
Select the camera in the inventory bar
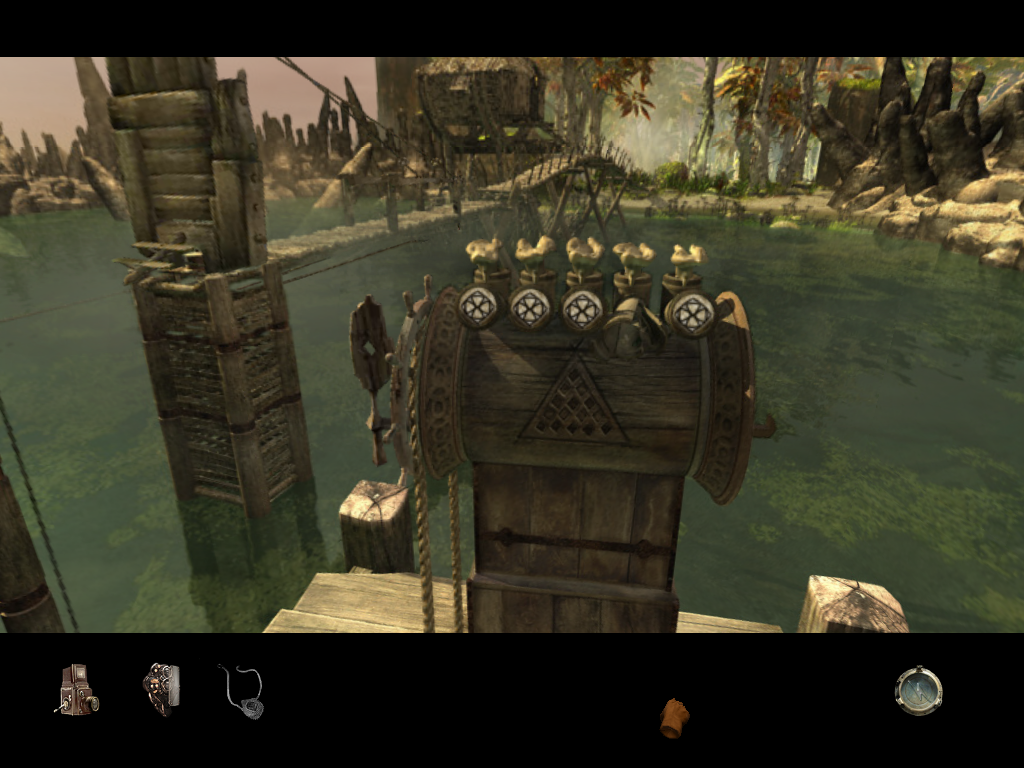coord(77,690)
